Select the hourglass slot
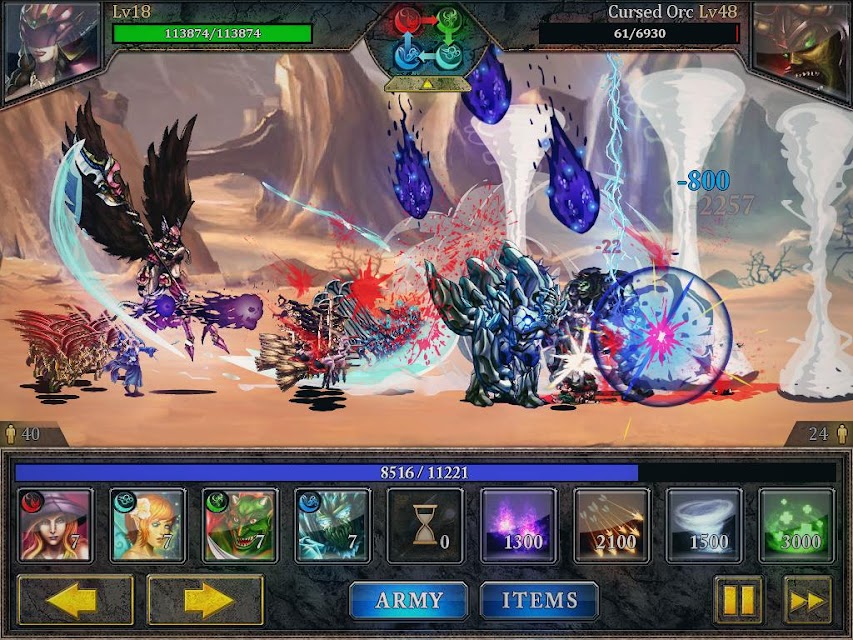 click(x=426, y=526)
